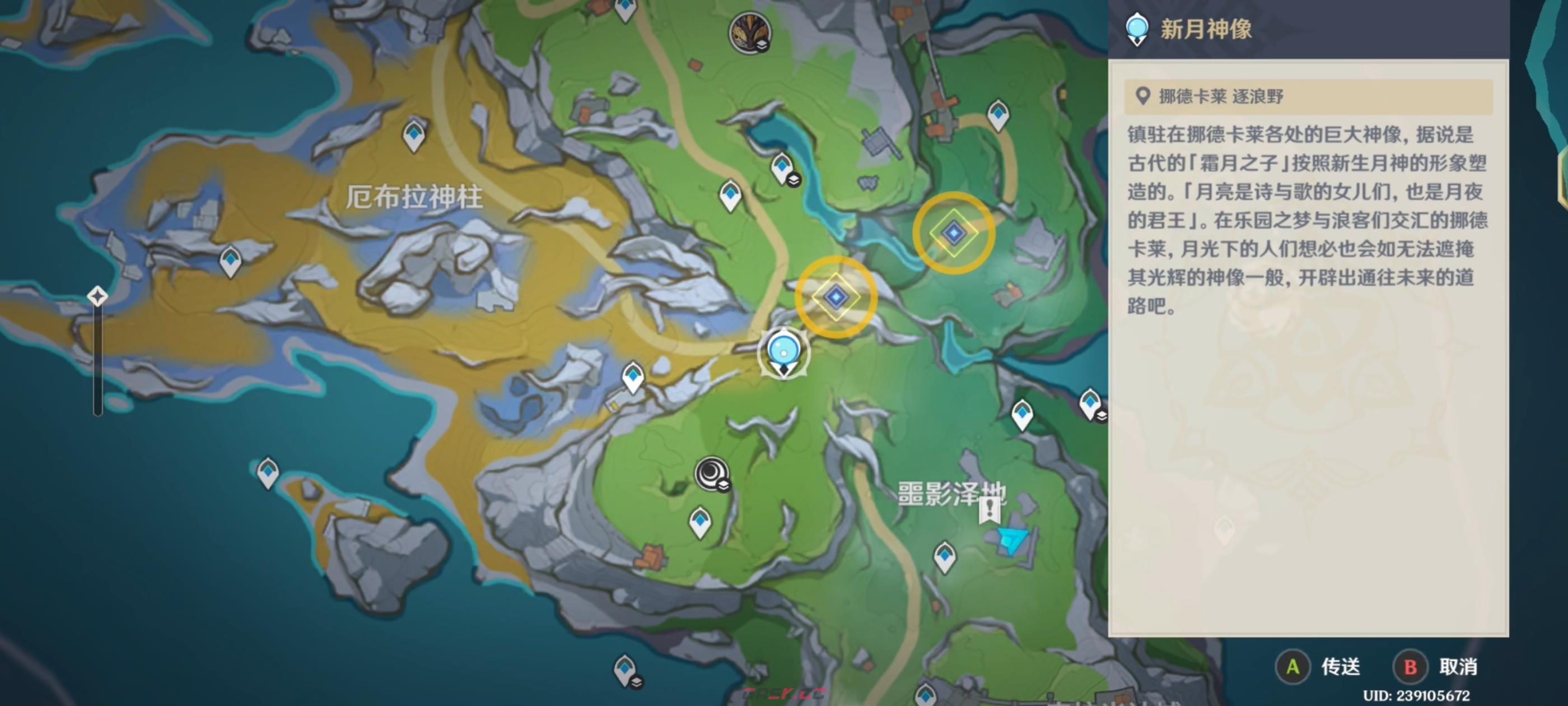The image size is (1568, 706).
Task: Open the boss icon marker on the map
Action: click(x=749, y=32)
